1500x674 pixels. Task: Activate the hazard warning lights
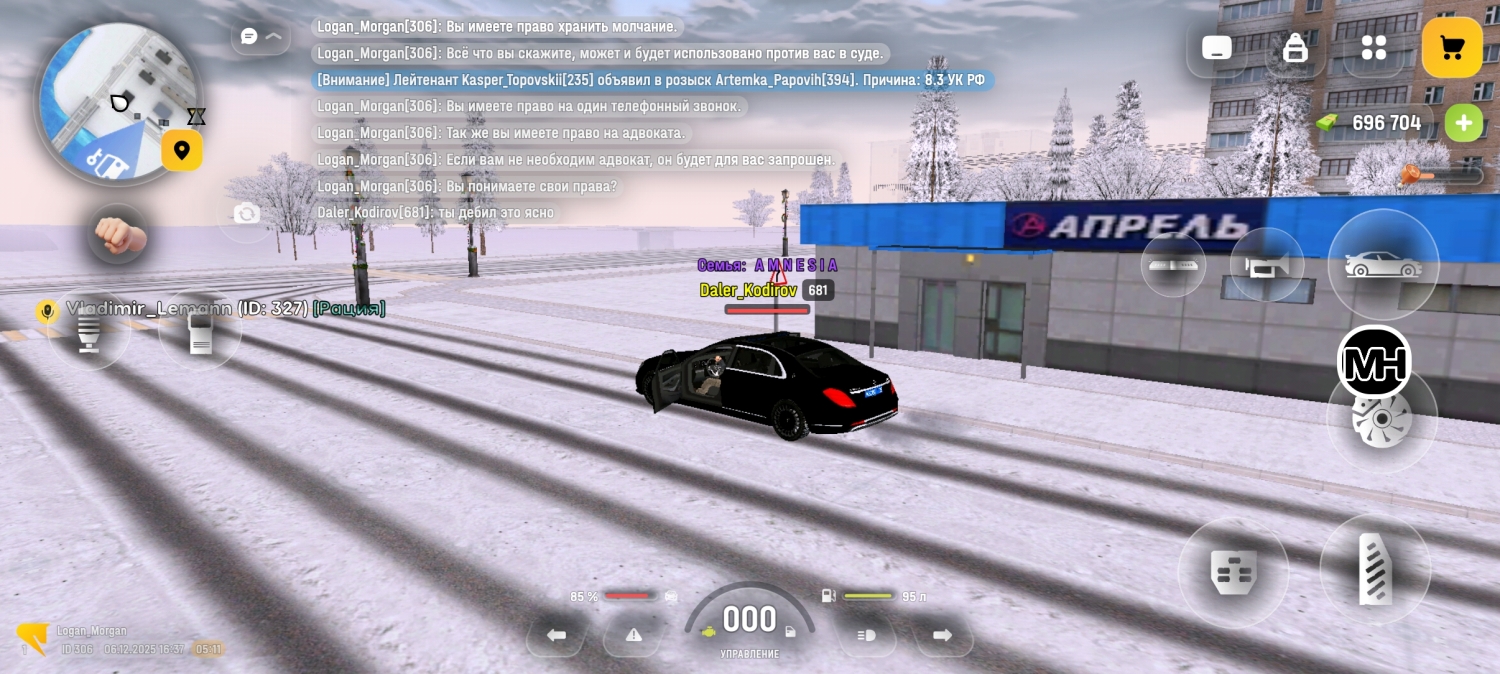point(633,635)
